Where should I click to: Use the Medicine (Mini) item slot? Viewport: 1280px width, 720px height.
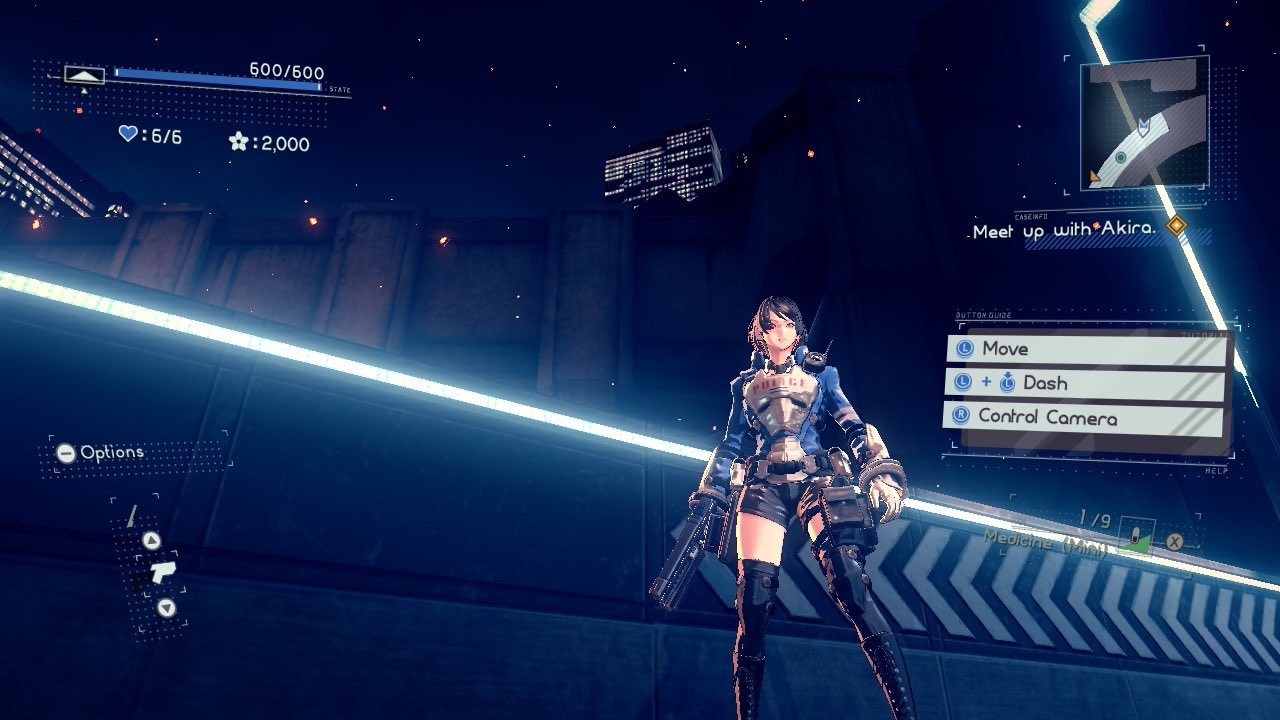click(1136, 536)
